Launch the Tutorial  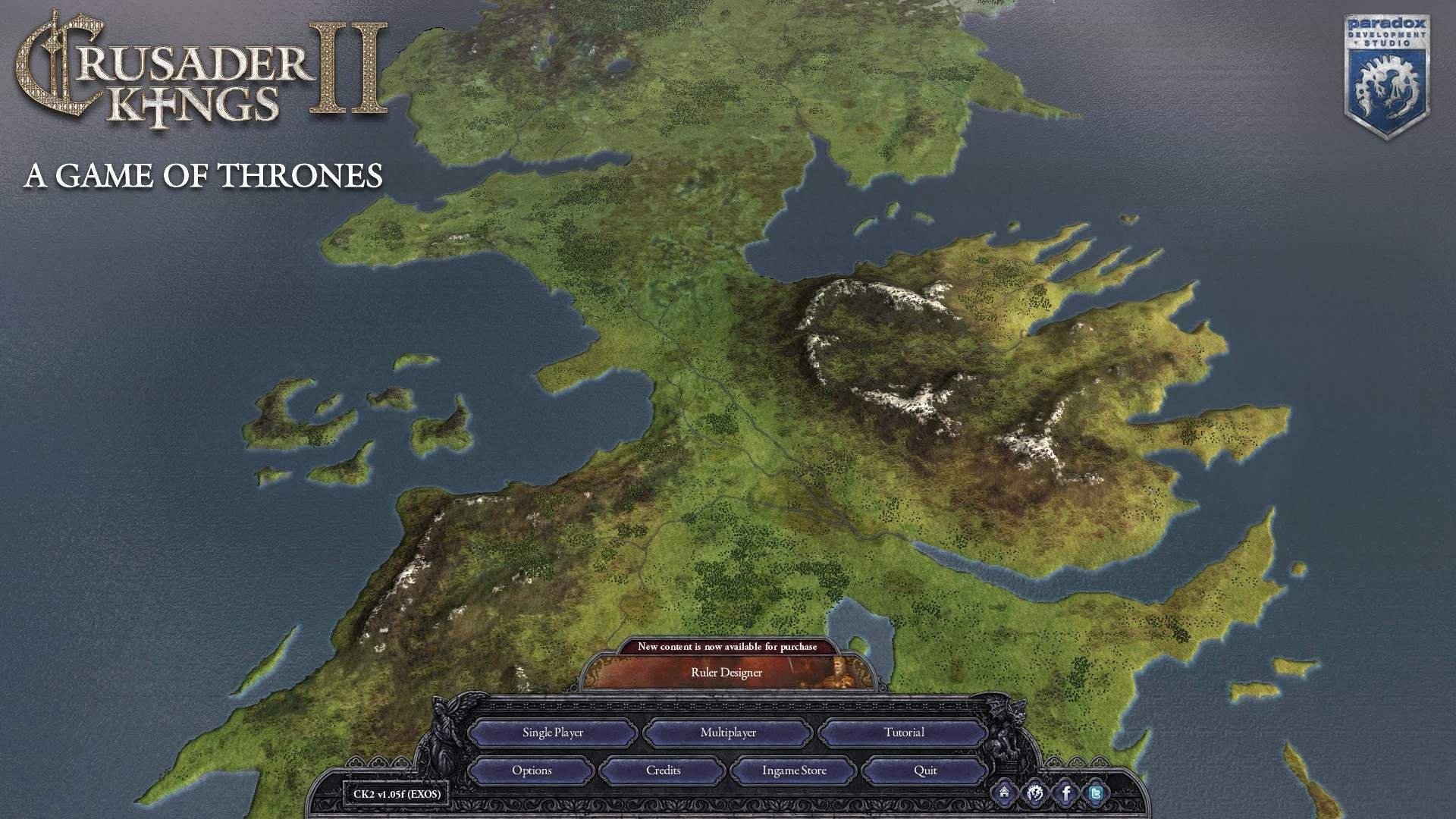[904, 733]
